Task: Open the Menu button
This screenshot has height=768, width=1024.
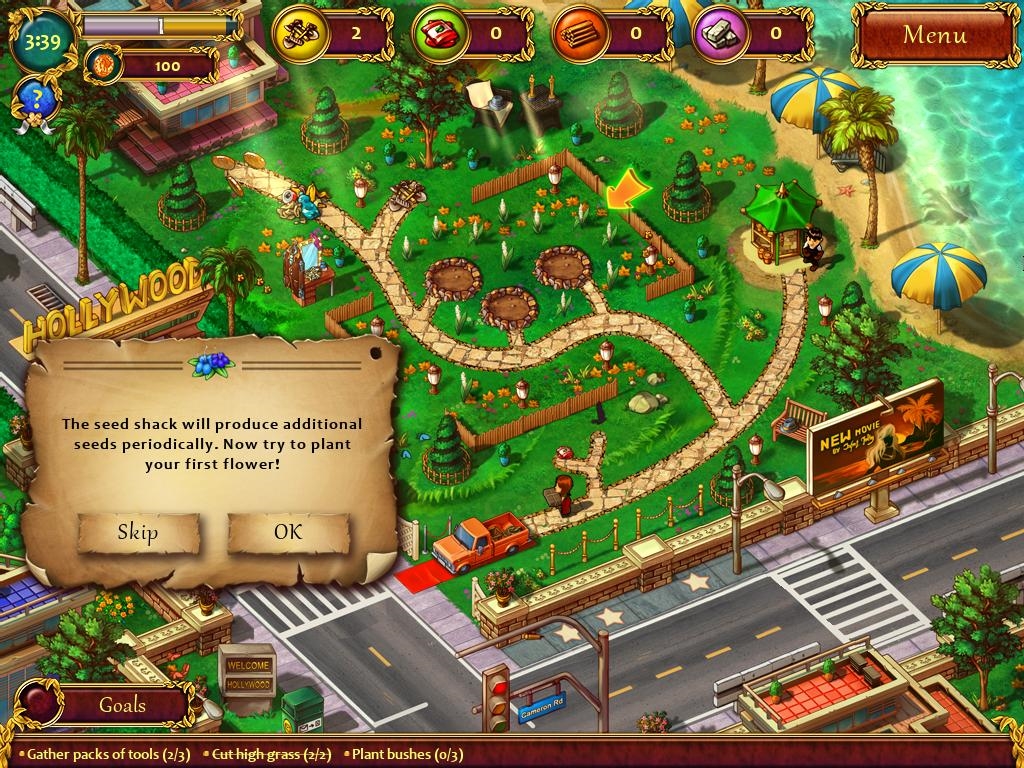Action: point(934,34)
